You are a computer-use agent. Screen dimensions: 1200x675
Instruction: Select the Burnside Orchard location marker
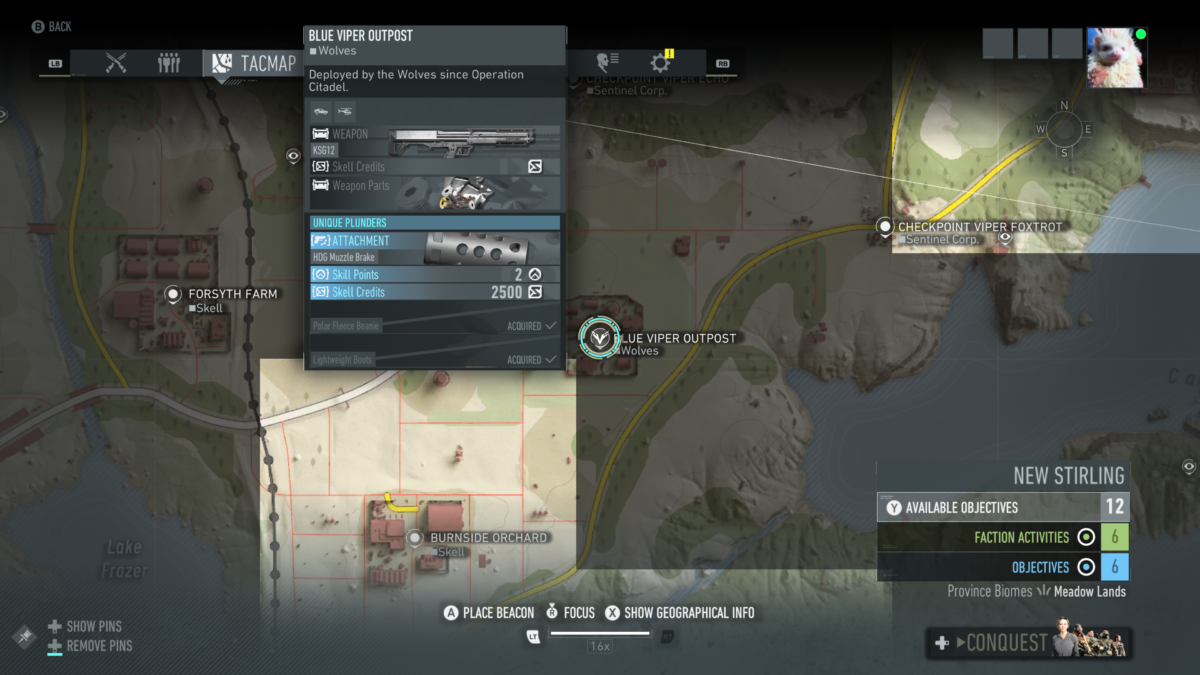(416, 538)
